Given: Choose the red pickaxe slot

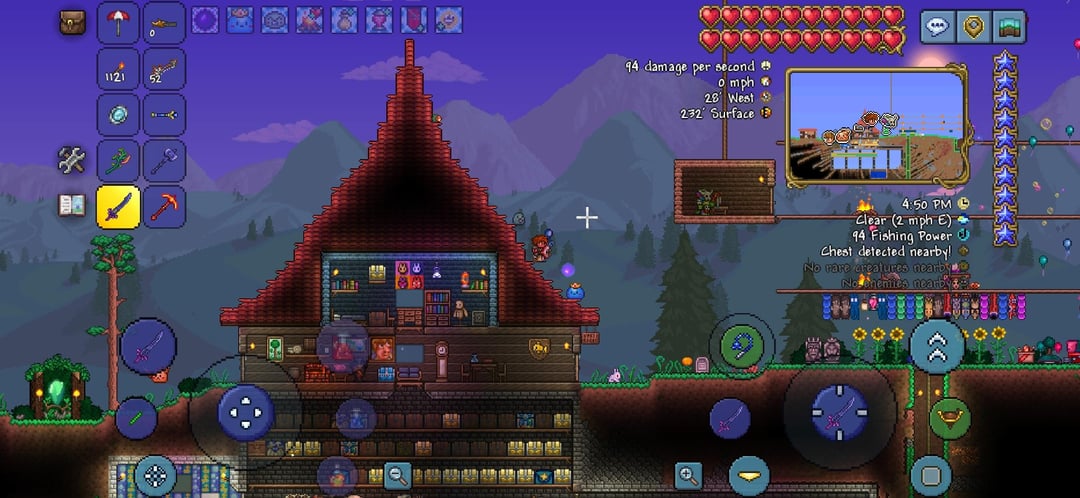Looking at the screenshot, I should pos(164,207).
